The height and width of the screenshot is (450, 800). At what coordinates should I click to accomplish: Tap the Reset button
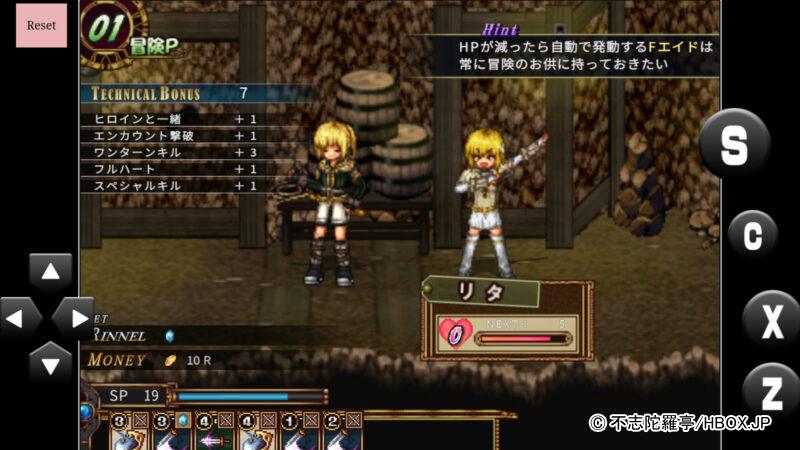(x=41, y=25)
